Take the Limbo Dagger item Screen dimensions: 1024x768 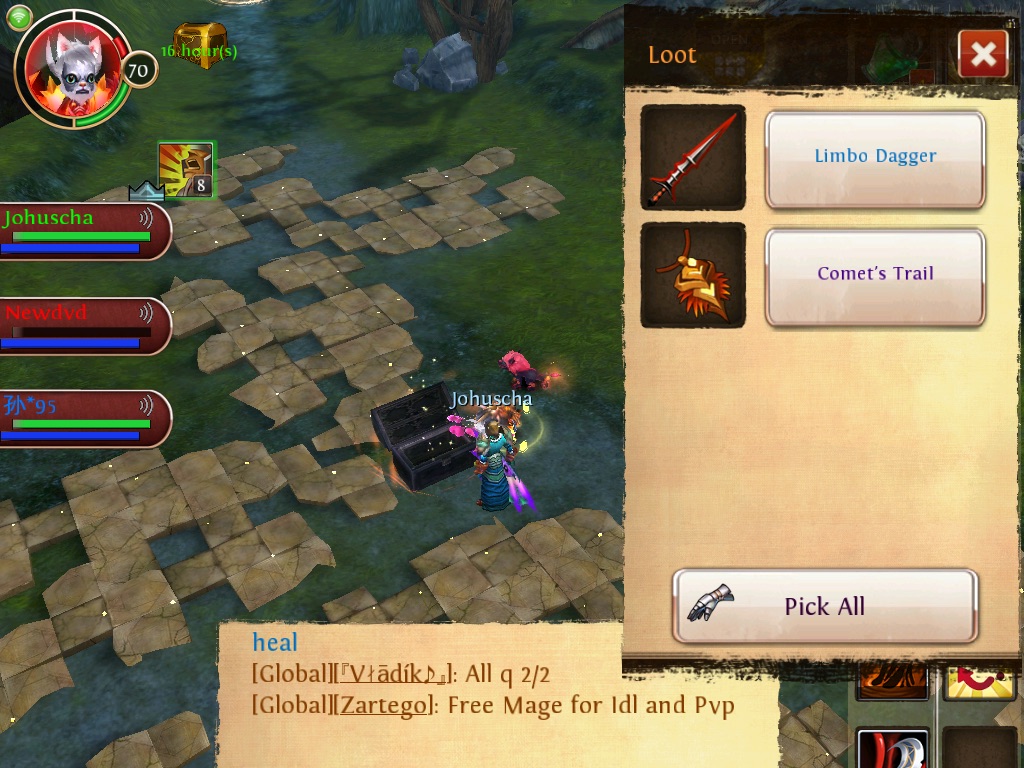click(875, 157)
